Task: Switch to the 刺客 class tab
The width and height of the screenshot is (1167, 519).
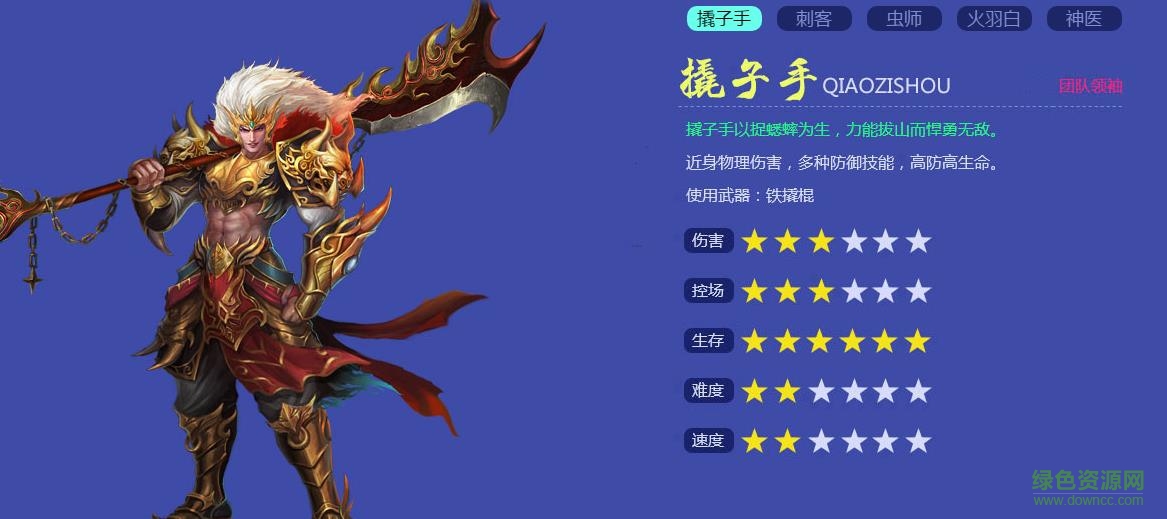Action: click(814, 19)
